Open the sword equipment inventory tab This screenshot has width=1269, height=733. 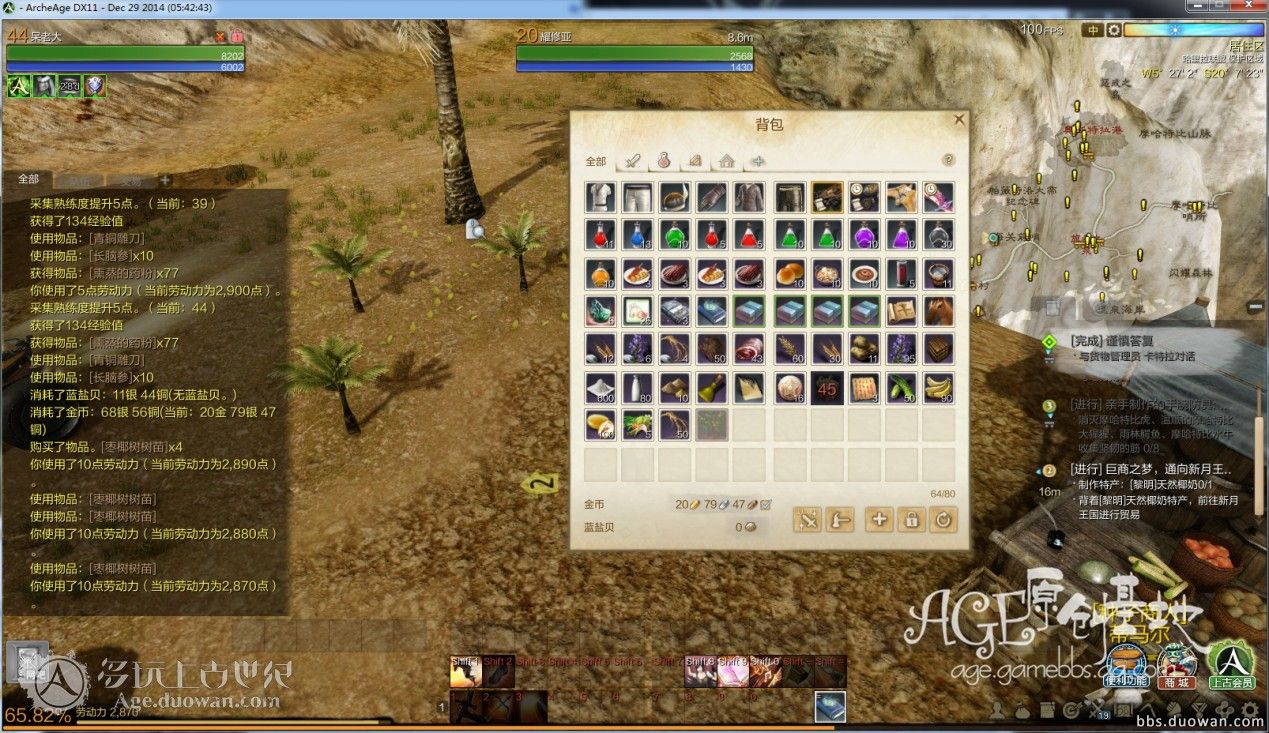coord(632,161)
